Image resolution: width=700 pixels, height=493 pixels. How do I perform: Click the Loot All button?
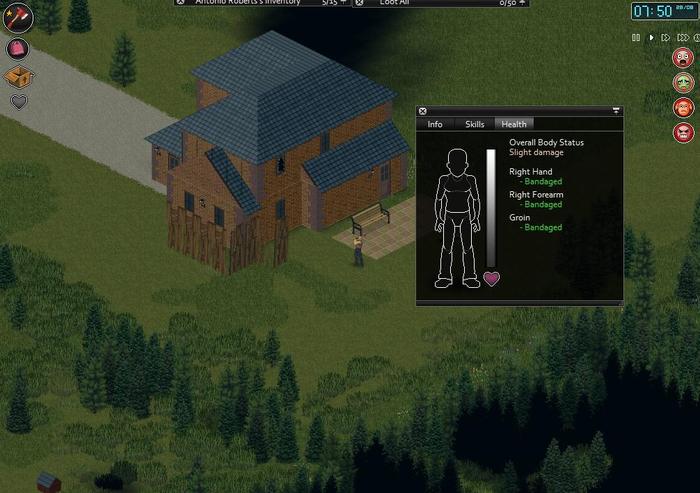coord(394,3)
